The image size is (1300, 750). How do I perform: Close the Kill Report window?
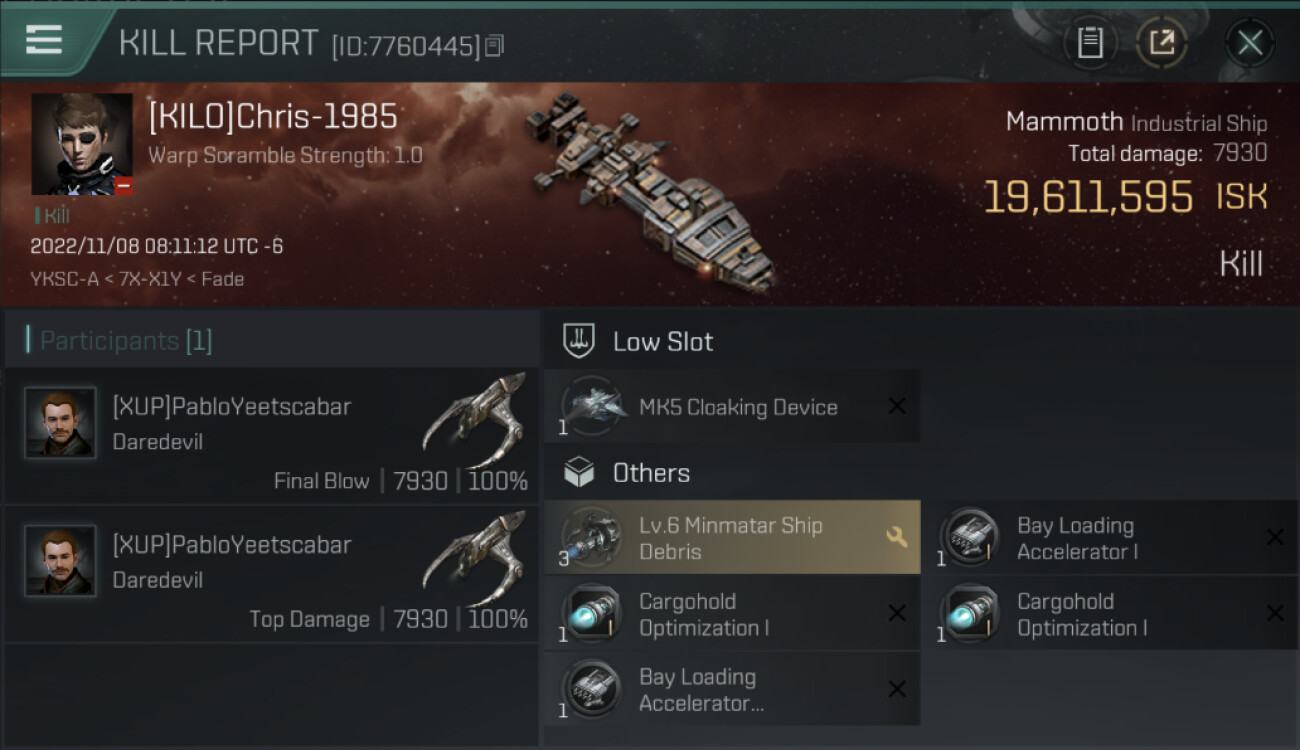click(1249, 42)
